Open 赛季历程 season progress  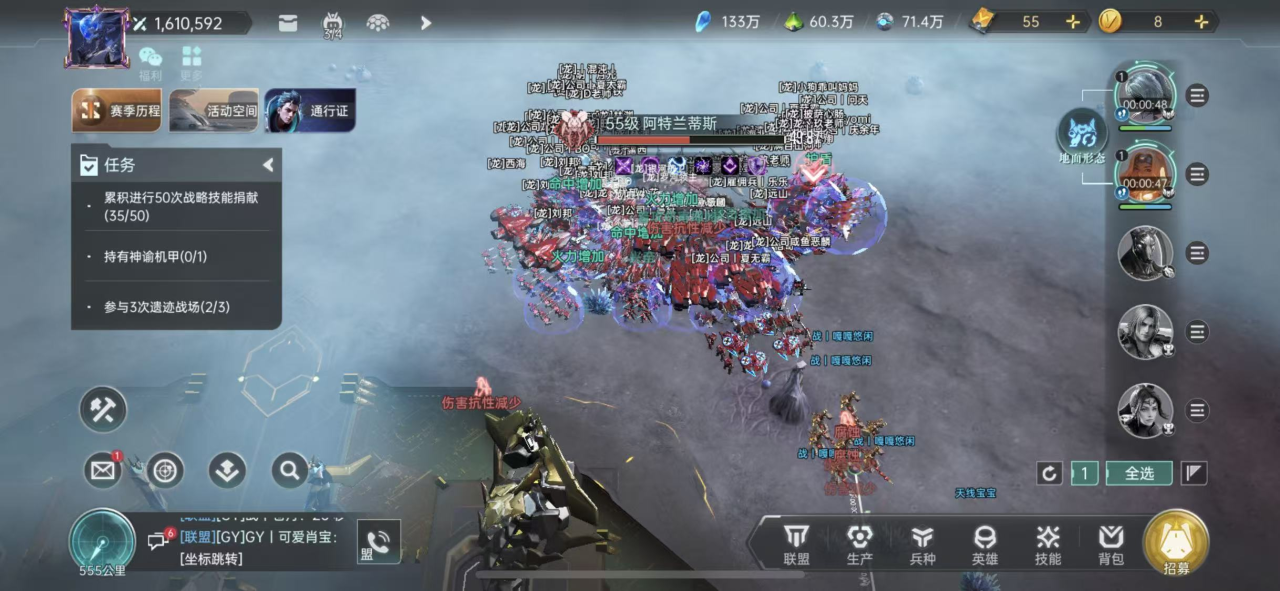tap(117, 110)
